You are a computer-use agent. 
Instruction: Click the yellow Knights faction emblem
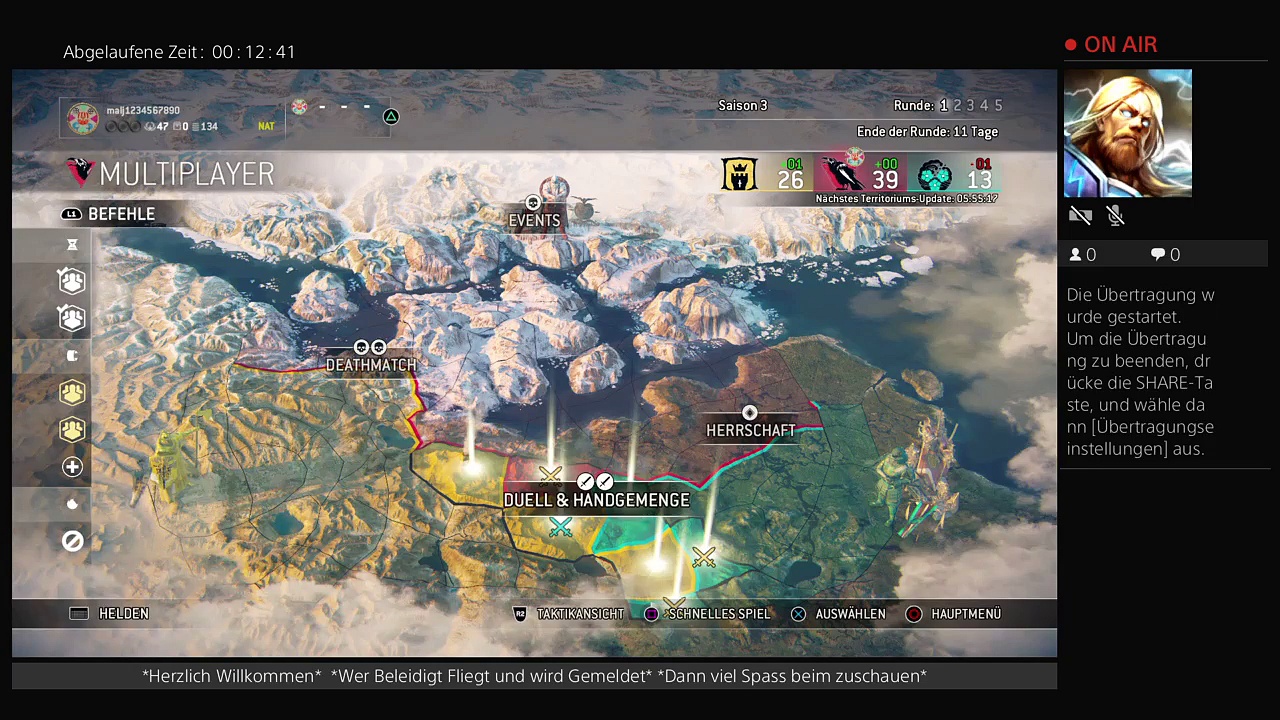coord(739,174)
